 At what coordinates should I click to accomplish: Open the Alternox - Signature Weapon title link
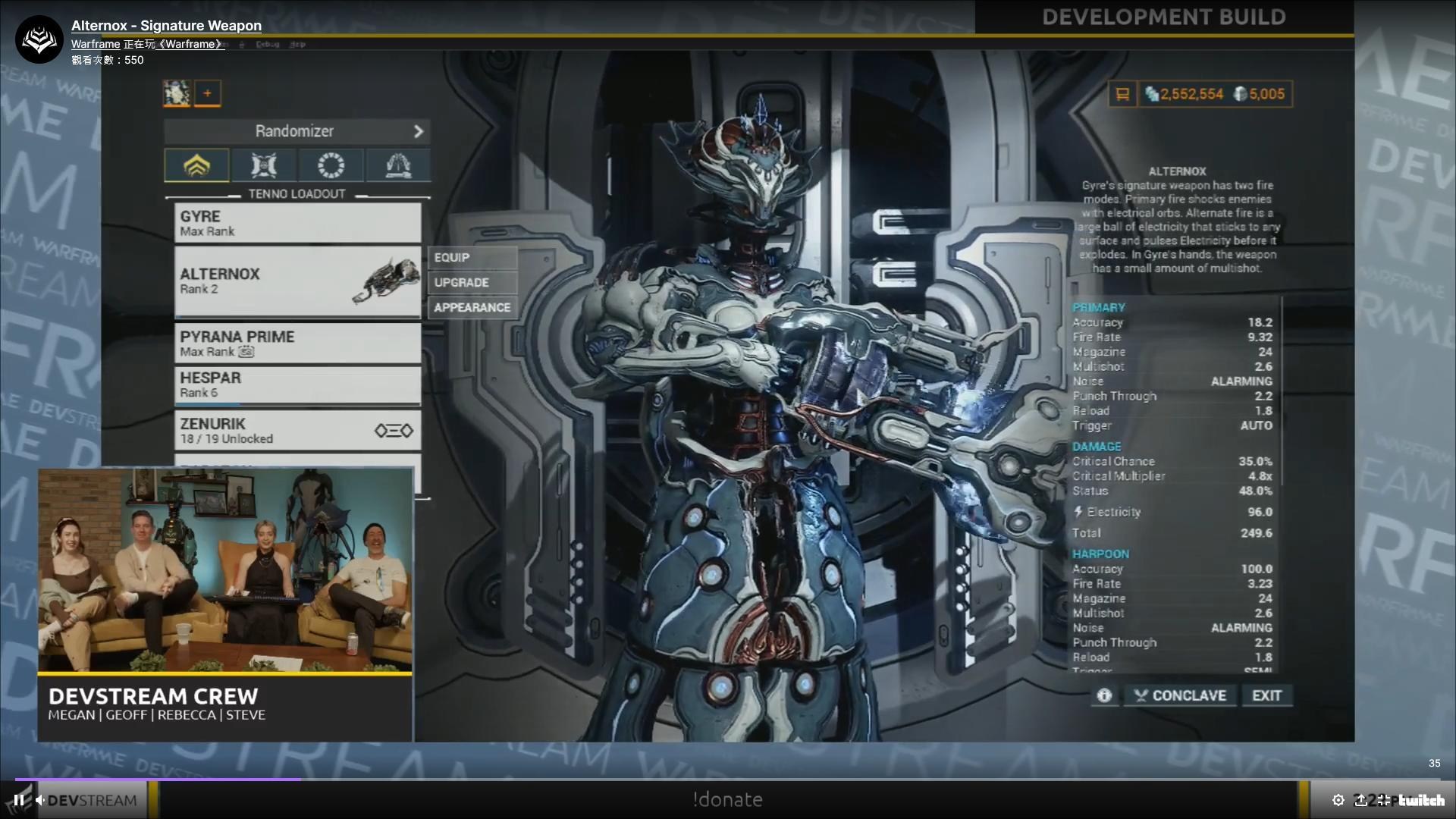point(166,25)
